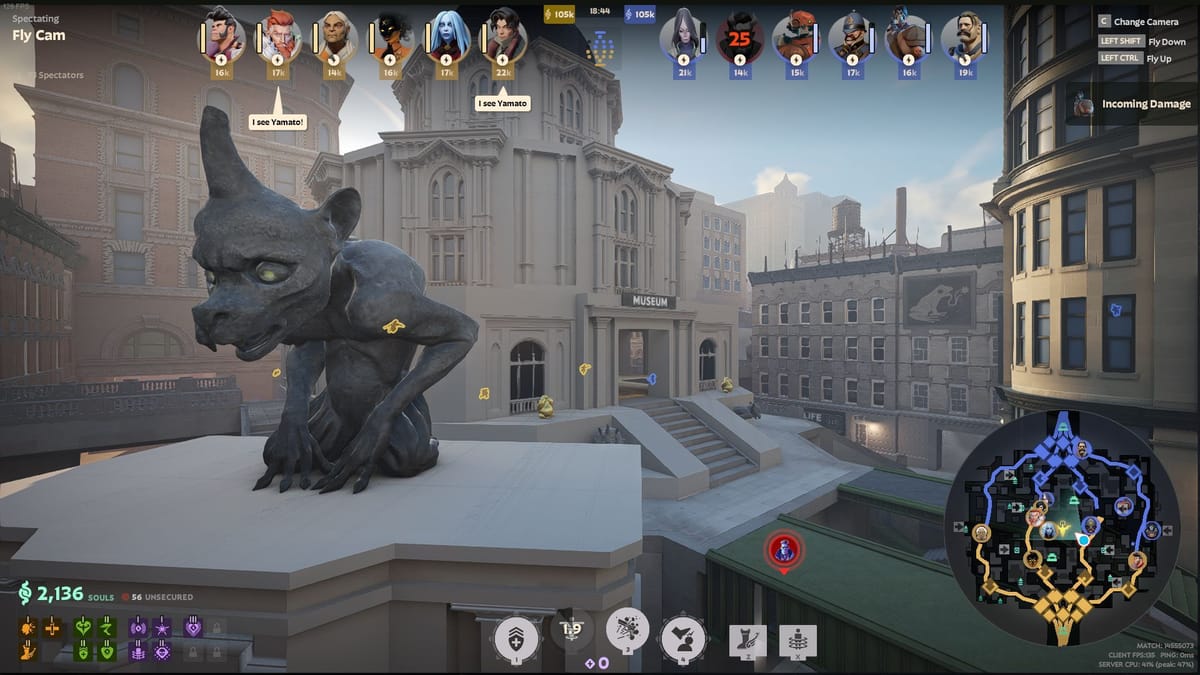Trigger the fourth ultimate ability icon
1200x675 pixels.
pyautogui.click(x=684, y=637)
